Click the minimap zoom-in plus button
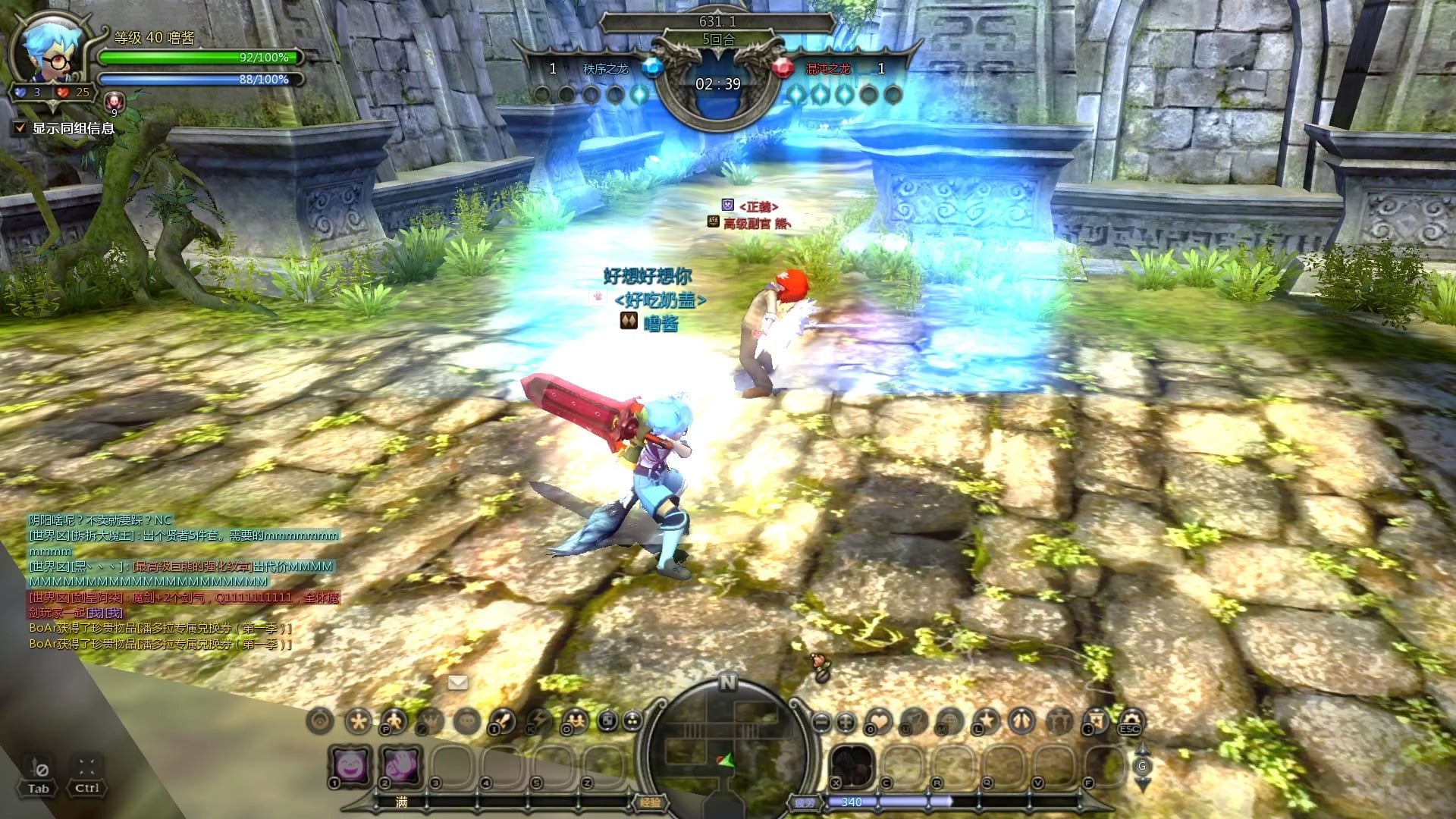This screenshot has height=819, width=1456. pos(846,721)
